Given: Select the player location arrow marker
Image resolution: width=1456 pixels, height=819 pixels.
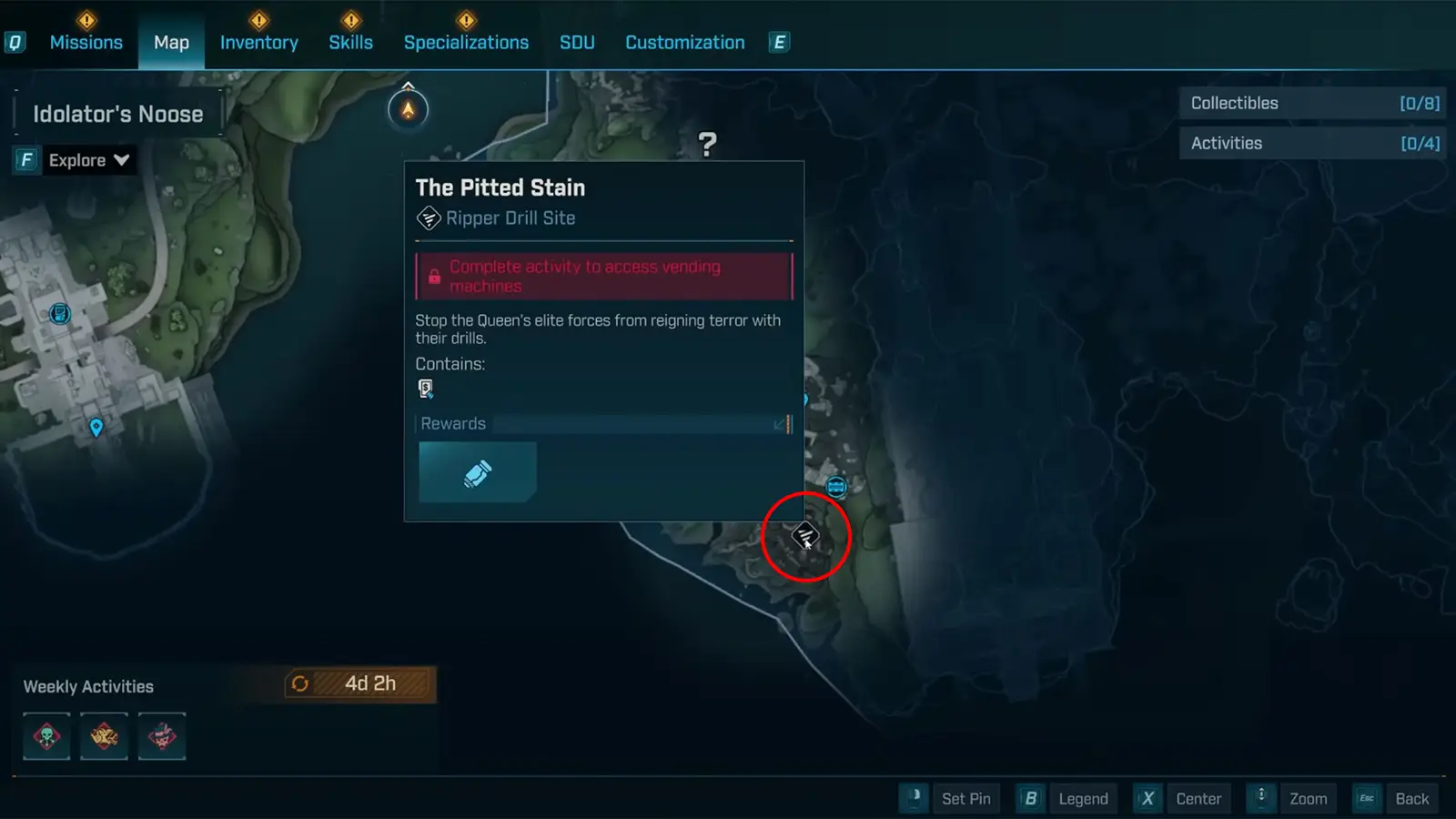Looking at the screenshot, I should [408, 110].
